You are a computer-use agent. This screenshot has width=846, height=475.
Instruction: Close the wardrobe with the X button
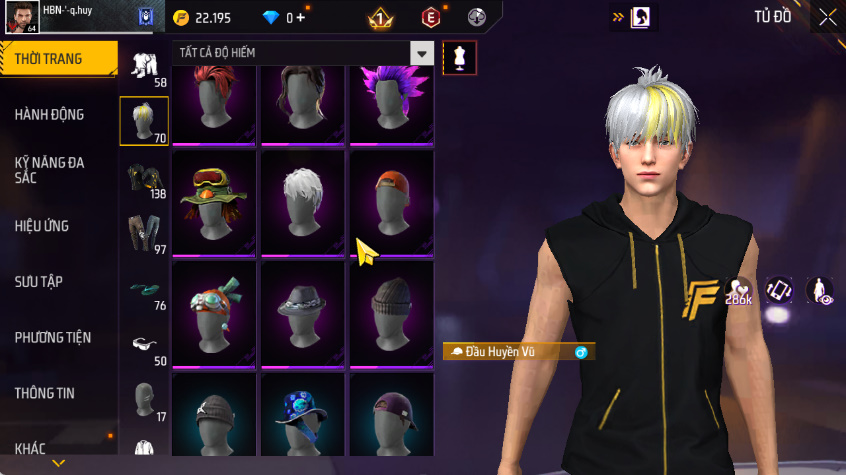coord(828,17)
